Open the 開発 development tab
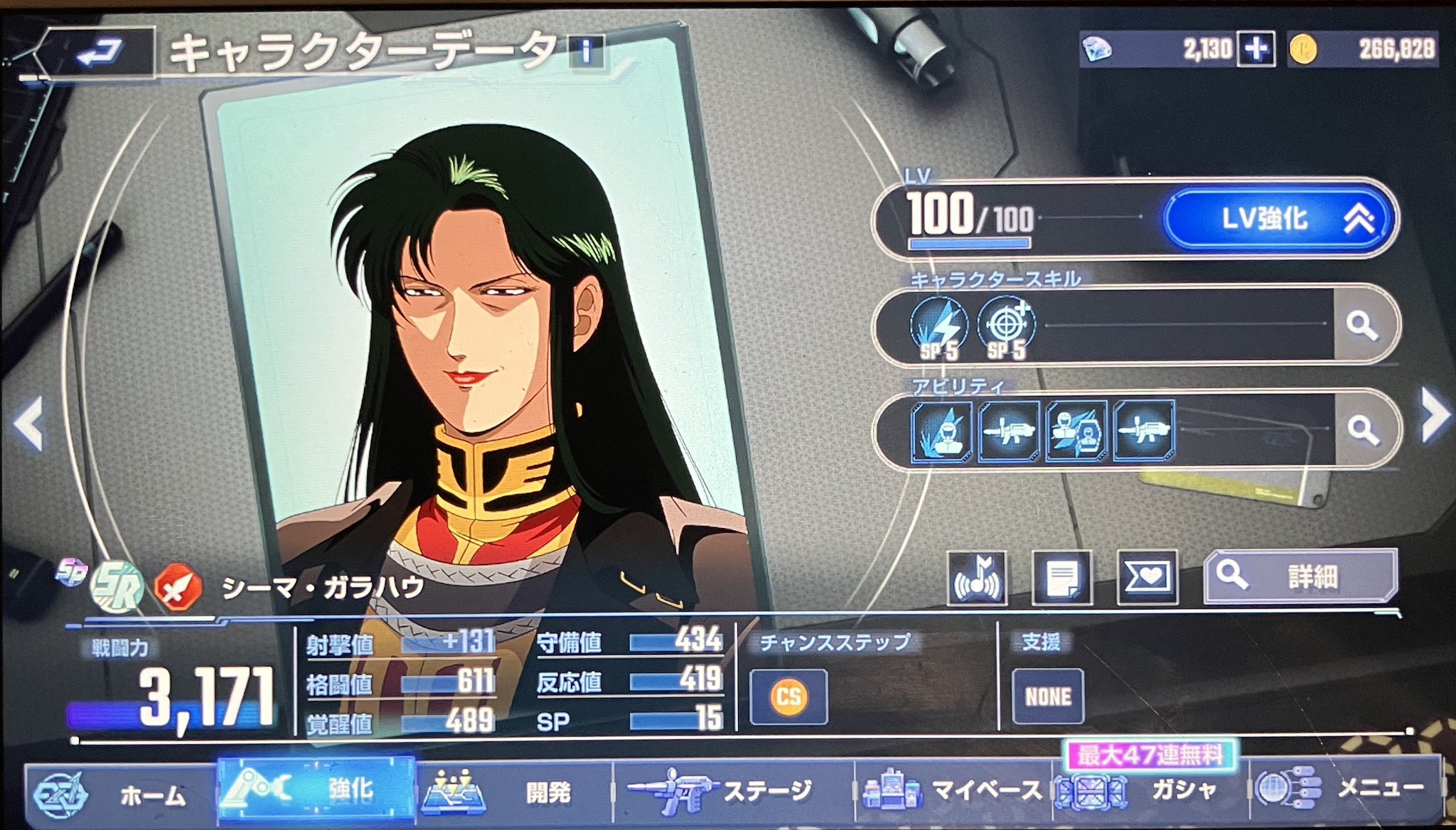Viewport: 1456px width, 830px height. [513, 791]
